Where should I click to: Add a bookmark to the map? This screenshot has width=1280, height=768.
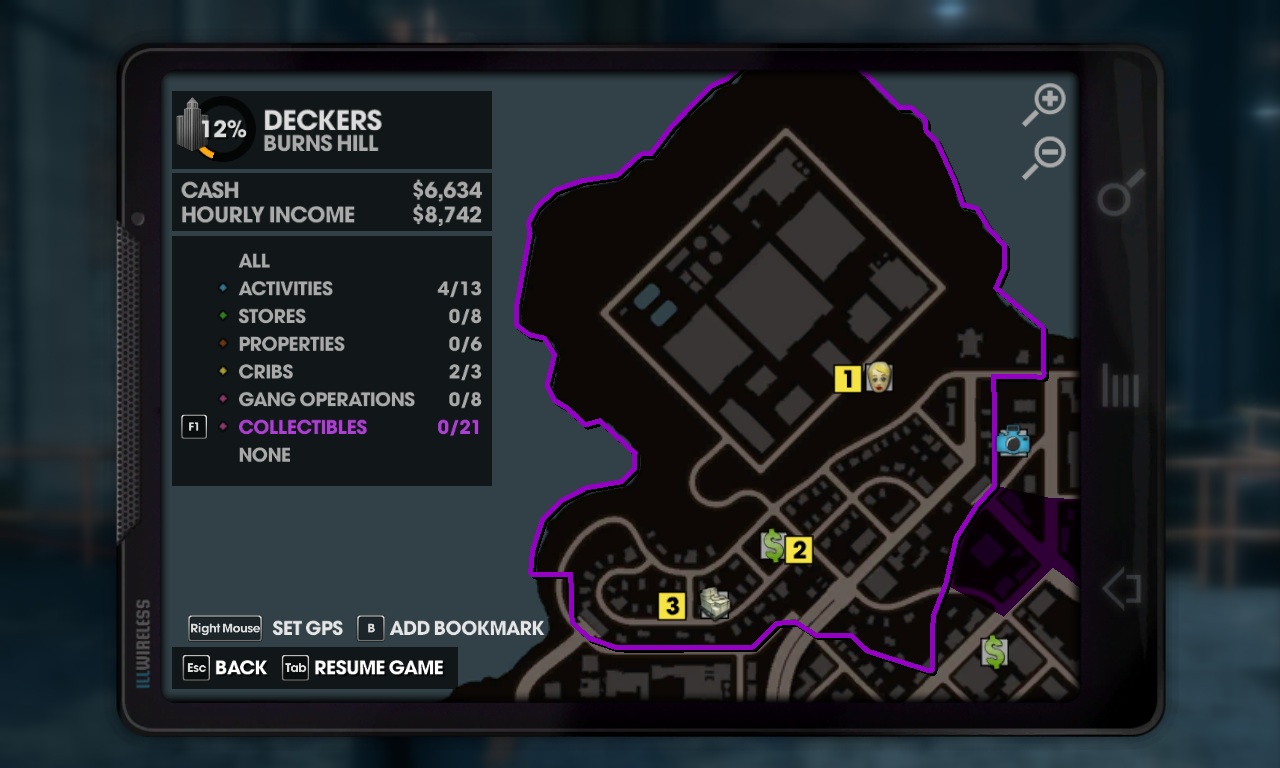466,628
